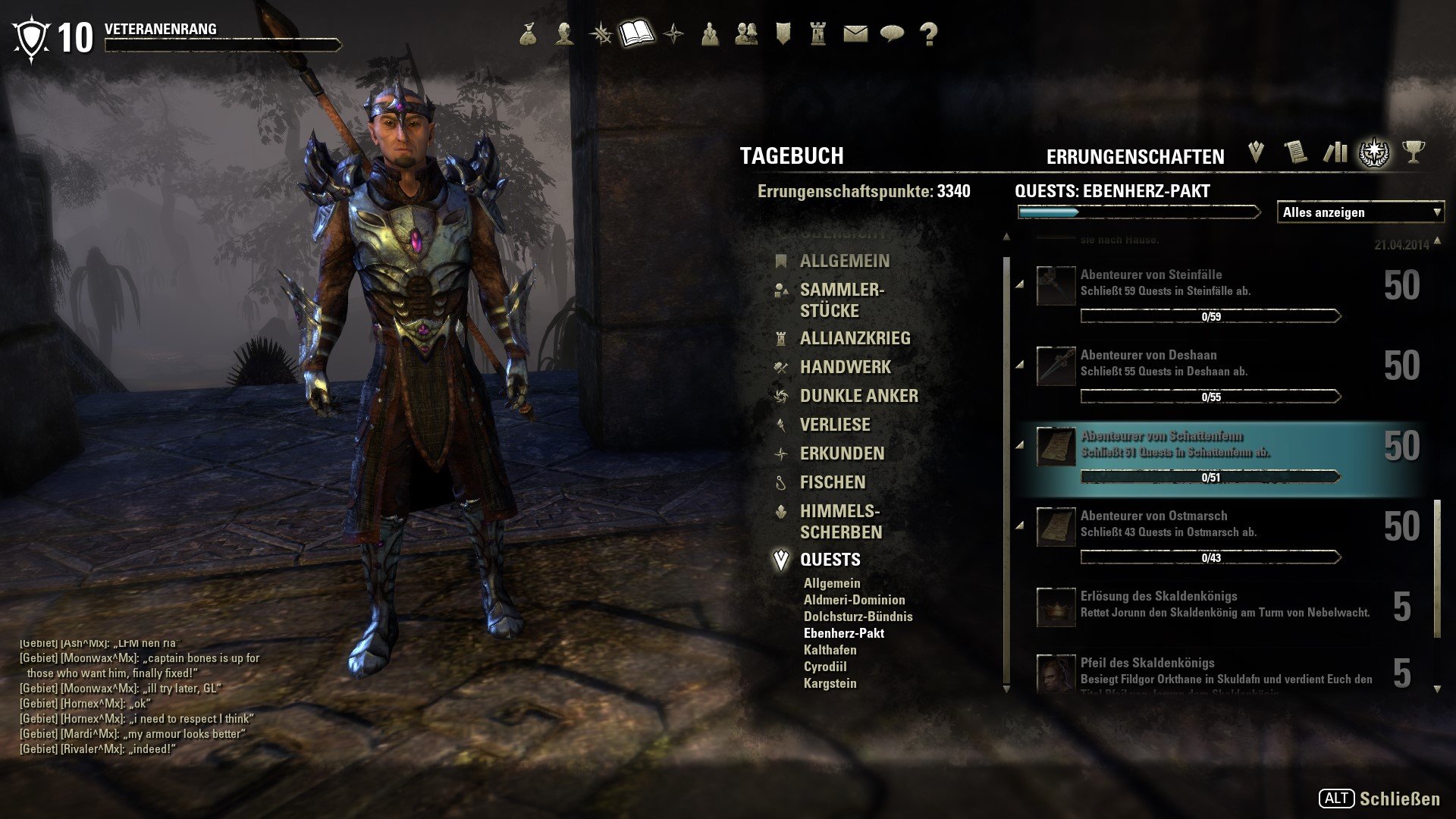The width and height of the screenshot is (1456, 819).
Task: Show the Fischen achievements
Action: pyautogui.click(x=832, y=482)
